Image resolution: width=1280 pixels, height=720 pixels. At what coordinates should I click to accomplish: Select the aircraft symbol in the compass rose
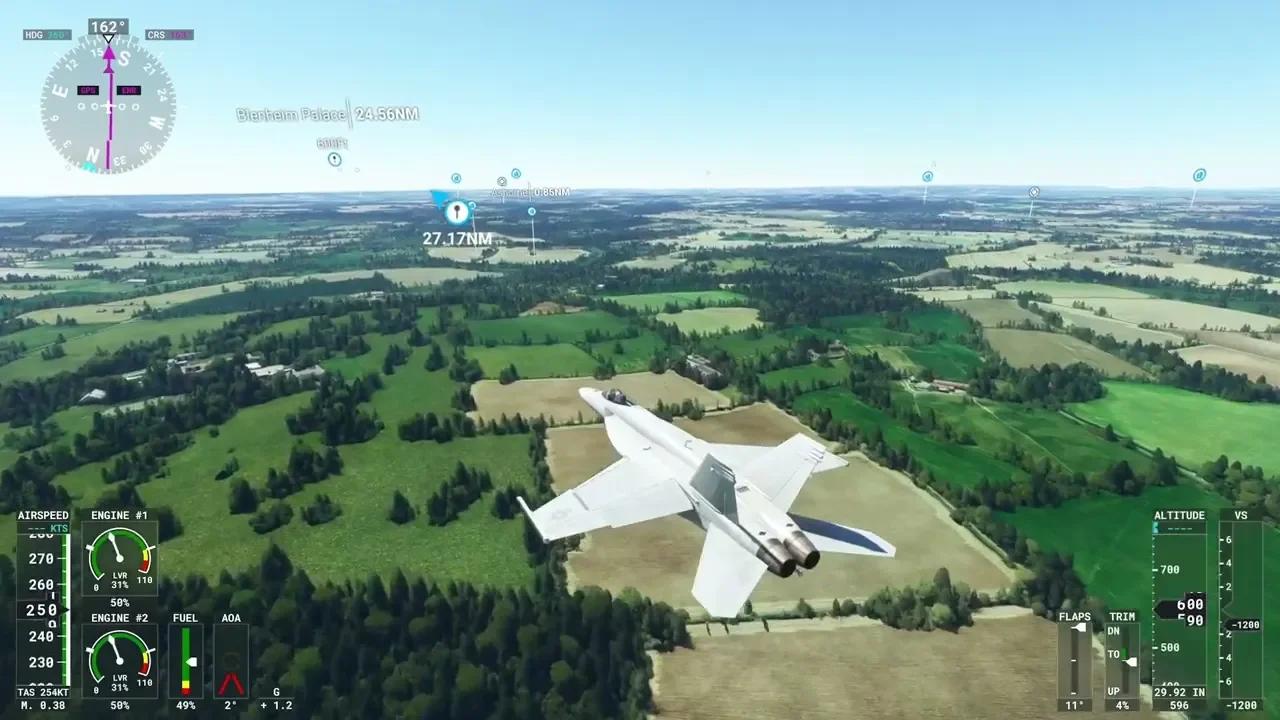[108, 105]
